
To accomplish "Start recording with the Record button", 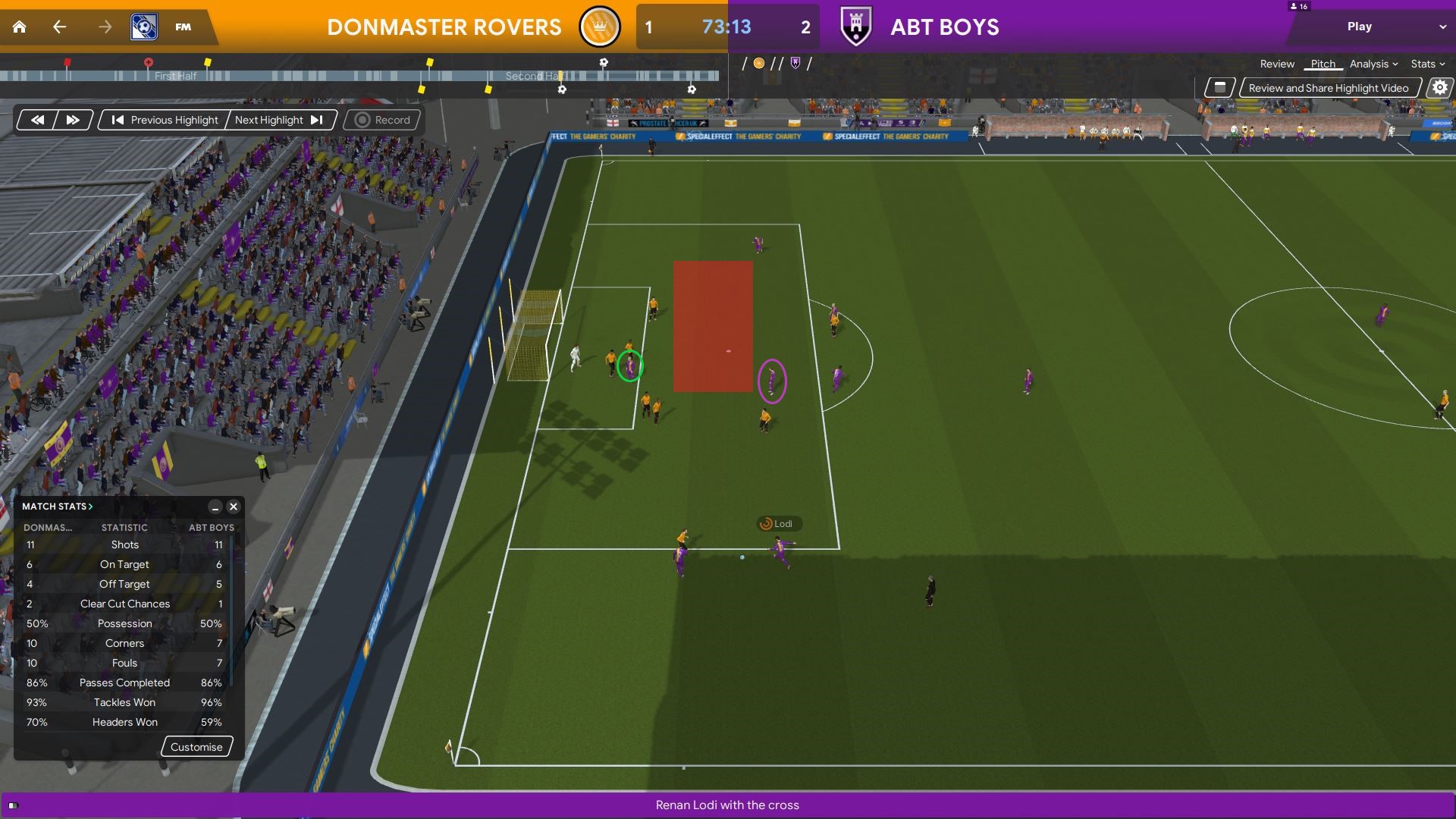I will 383,120.
